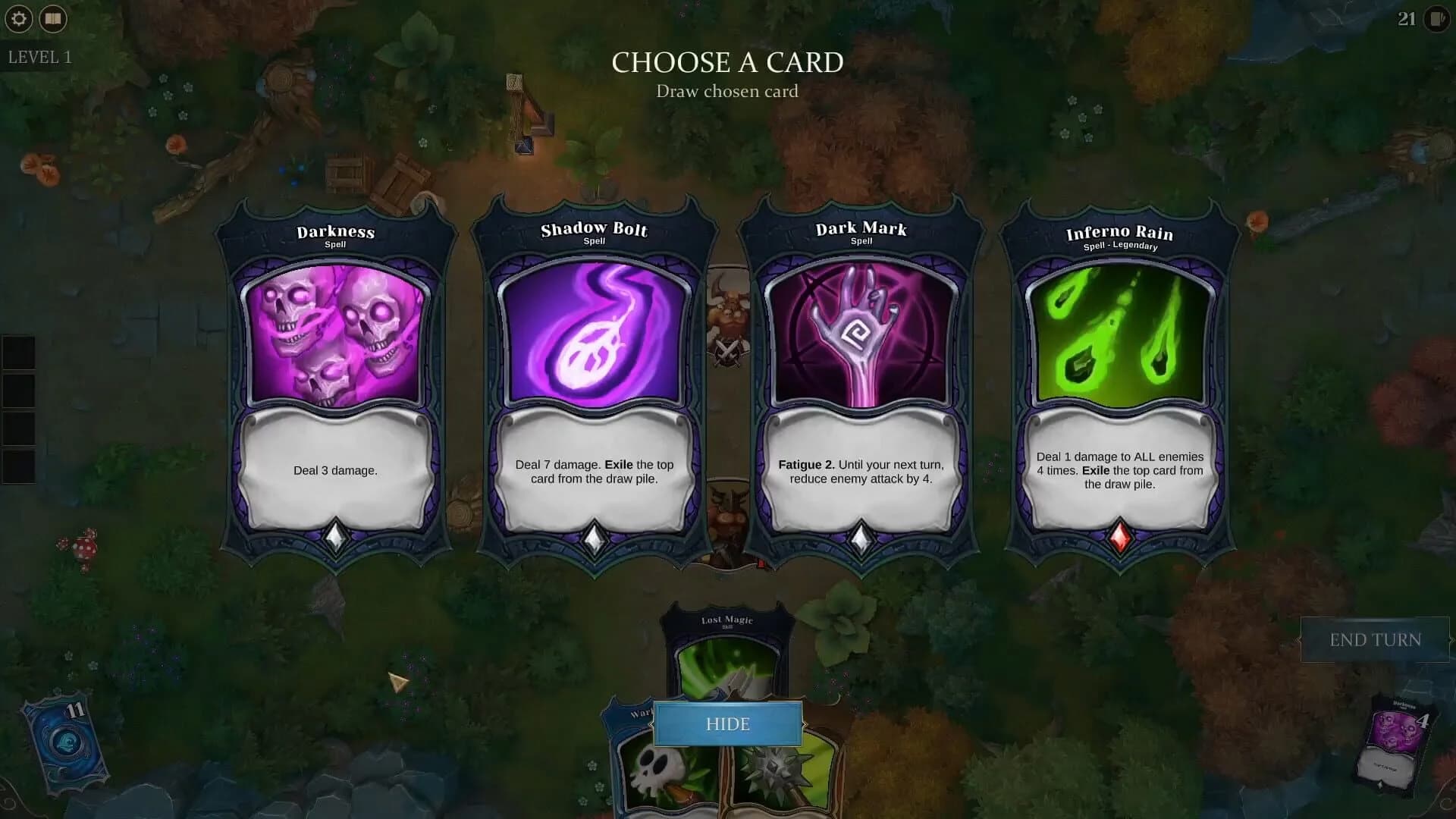Image resolution: width=1456 pixels, height=819 pixels.
Task: Click the LEVEL 1 indicator
Action: [x=39, y=55]
